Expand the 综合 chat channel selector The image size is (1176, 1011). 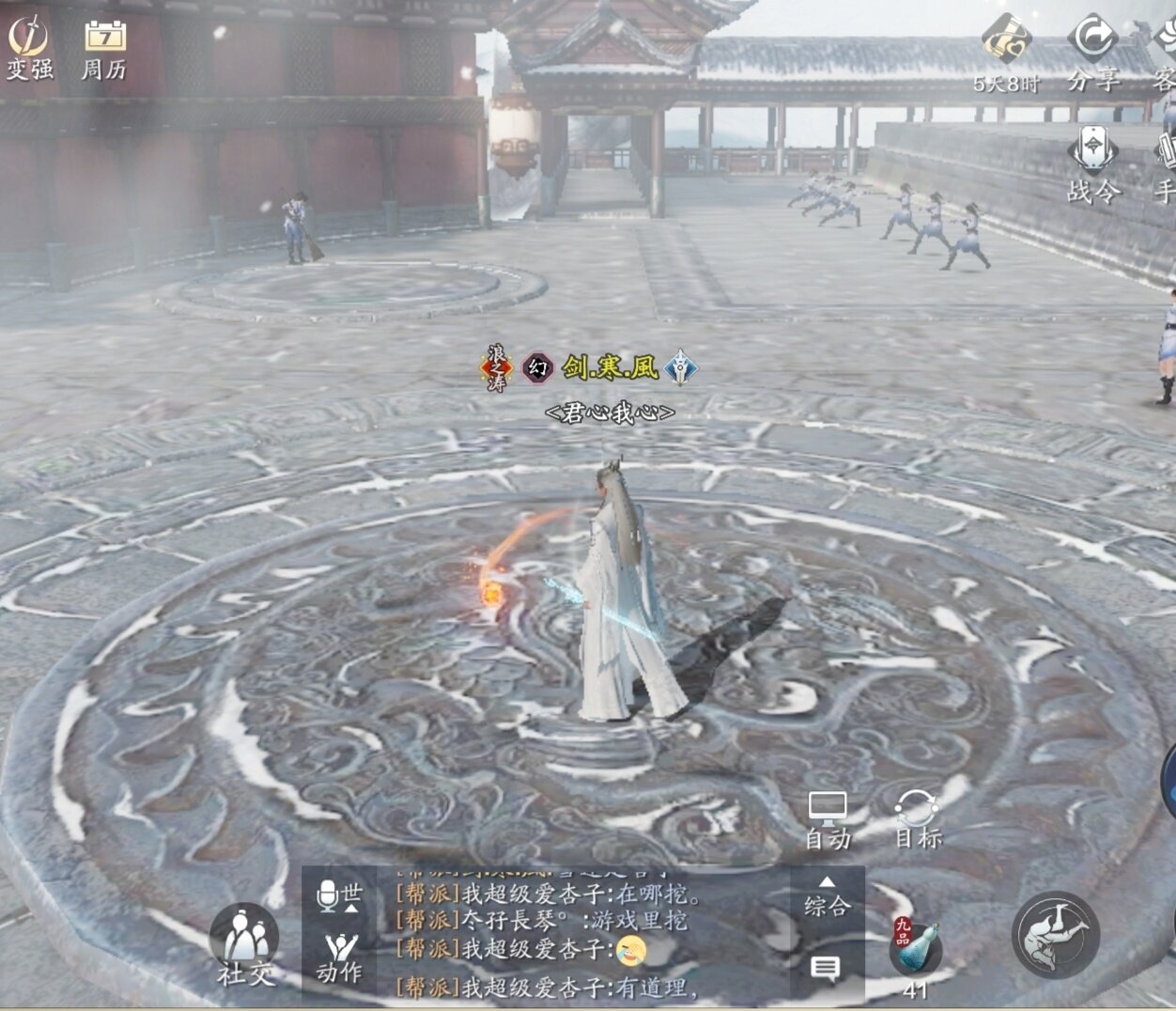point(827,897)
